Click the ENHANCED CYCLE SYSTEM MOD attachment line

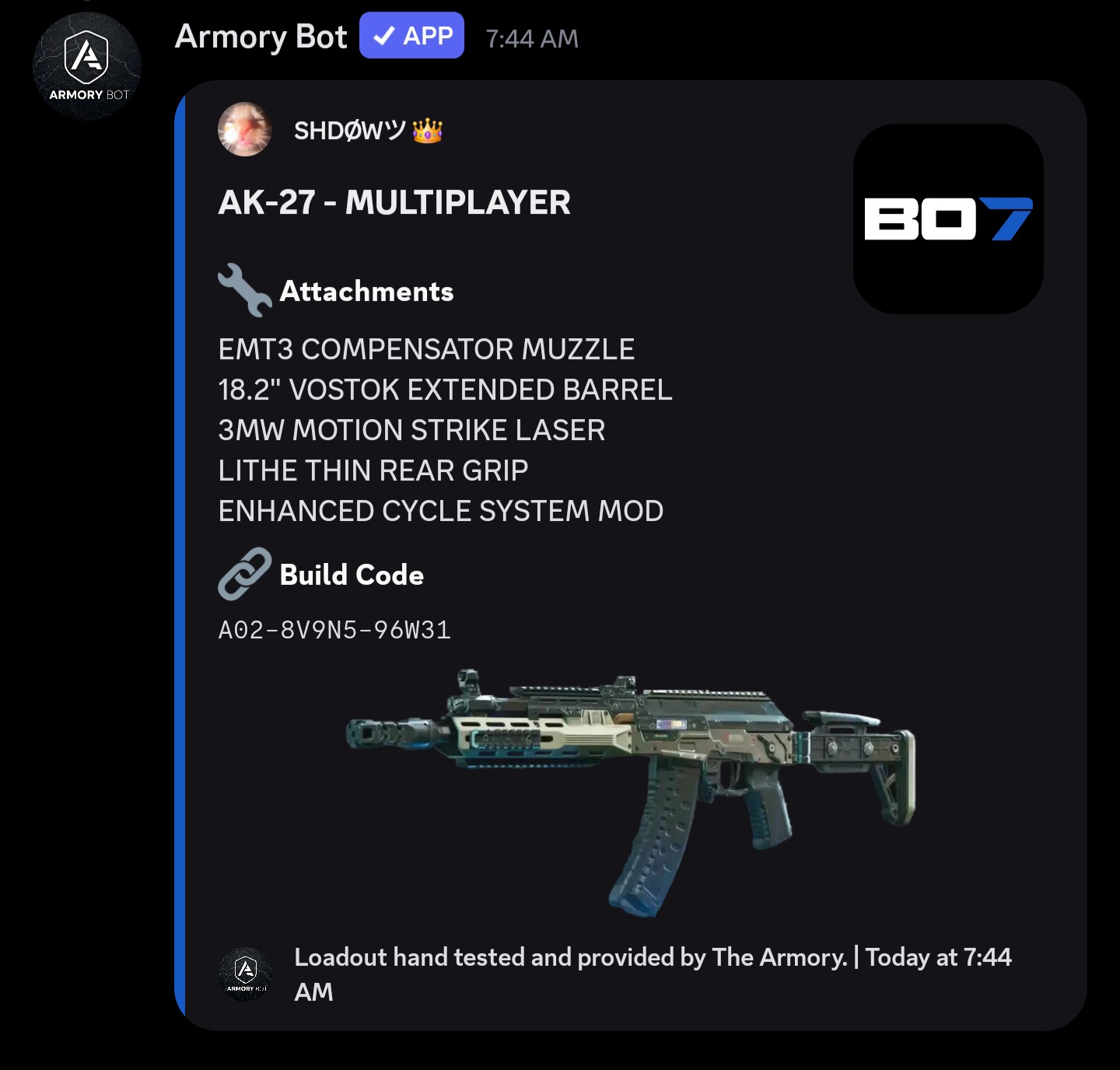[x=441, y=511]
